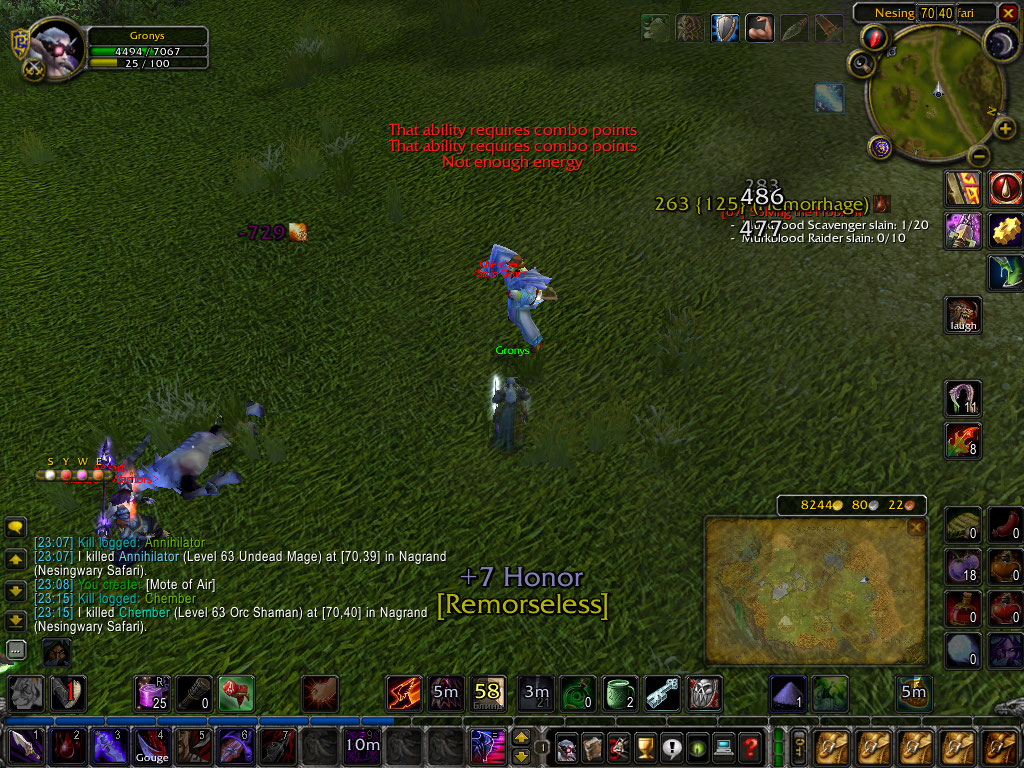Toggle the tracking magnifier button on minimap

tap(860, 64)
